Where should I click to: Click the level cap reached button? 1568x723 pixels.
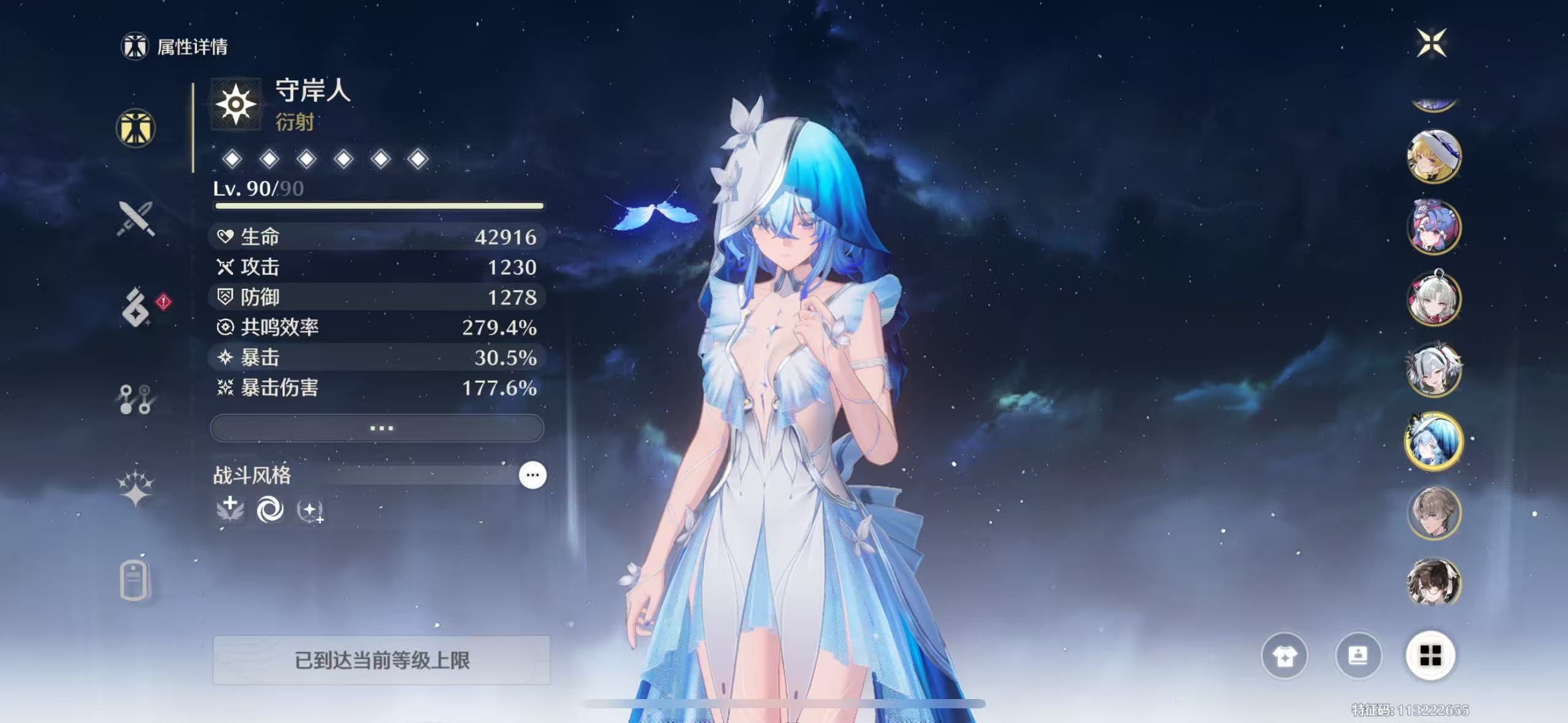382,660
